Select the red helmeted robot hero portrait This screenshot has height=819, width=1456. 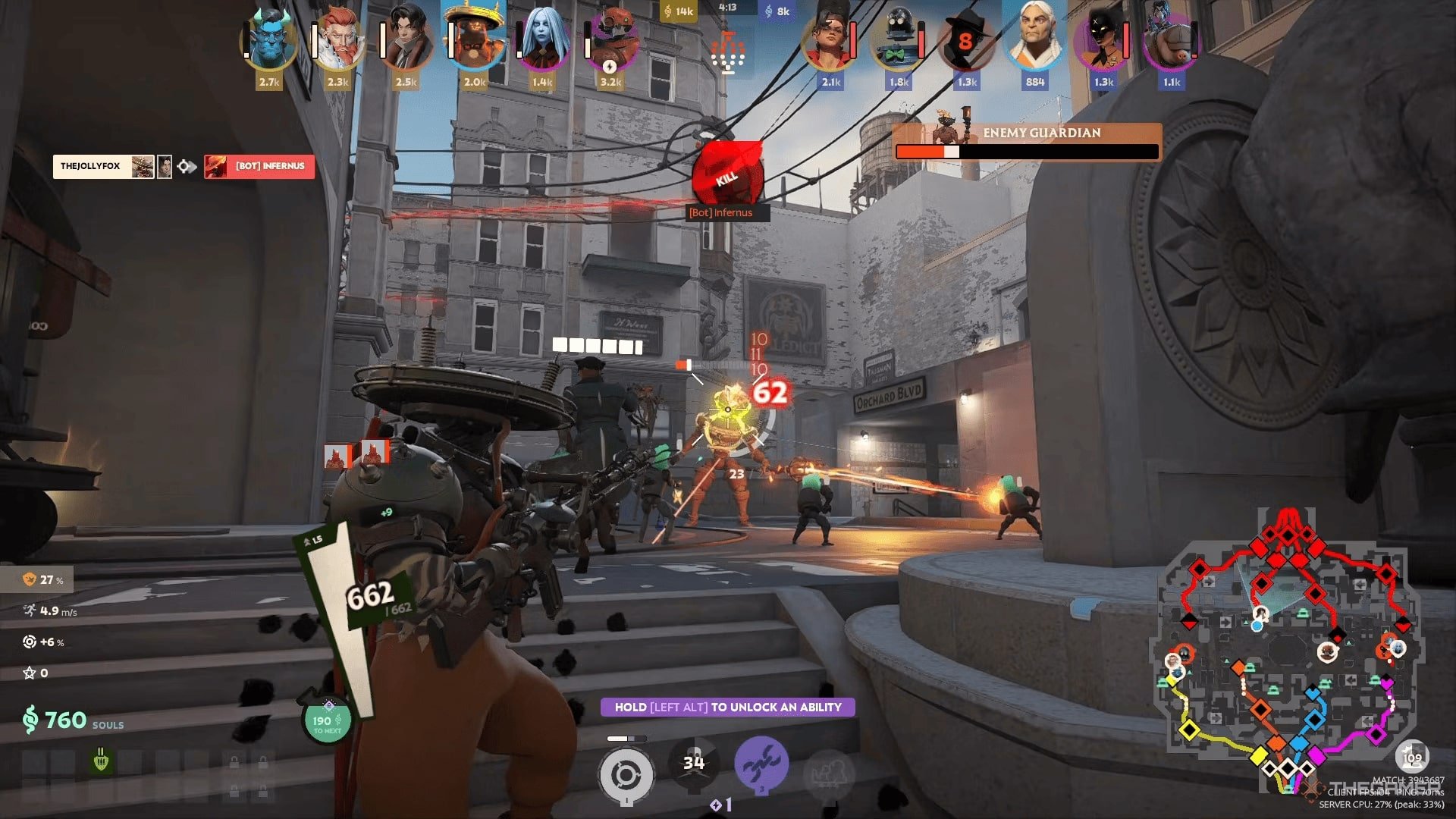pyautogui.click(x=611, y=42)
